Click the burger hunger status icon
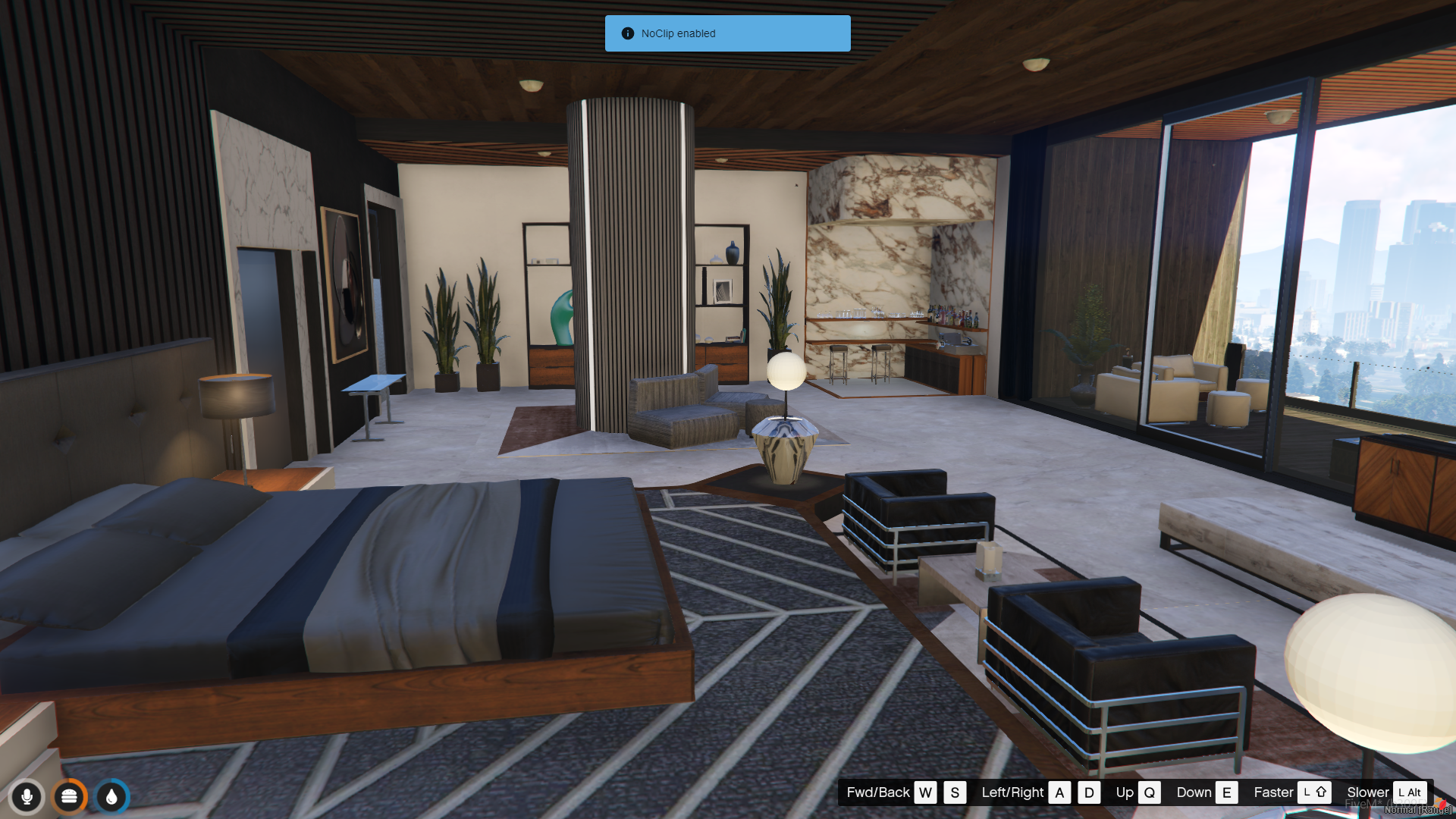This screenshot has height=819, width=1456. (70, 796)
